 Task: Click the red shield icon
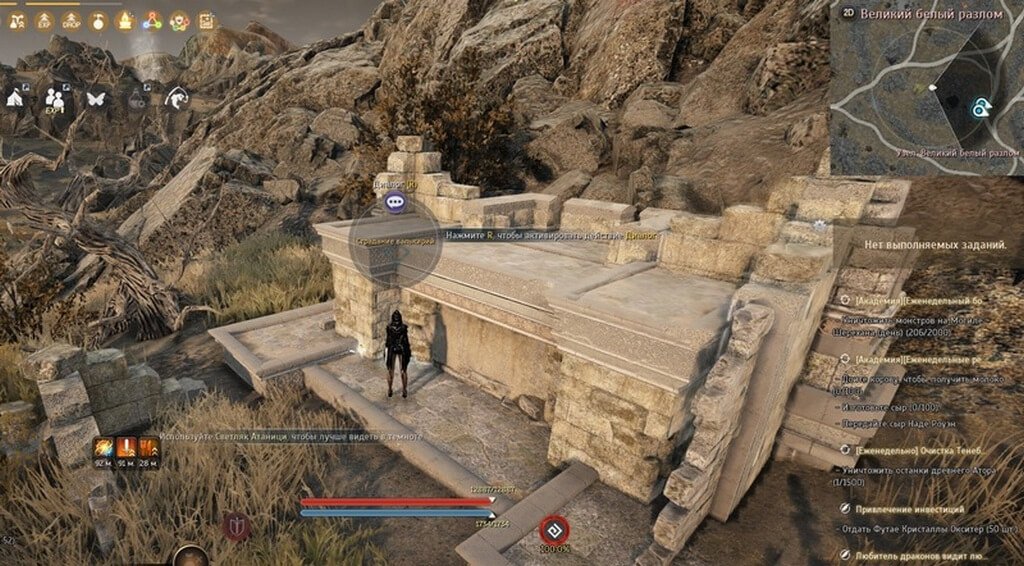(237, 525)
